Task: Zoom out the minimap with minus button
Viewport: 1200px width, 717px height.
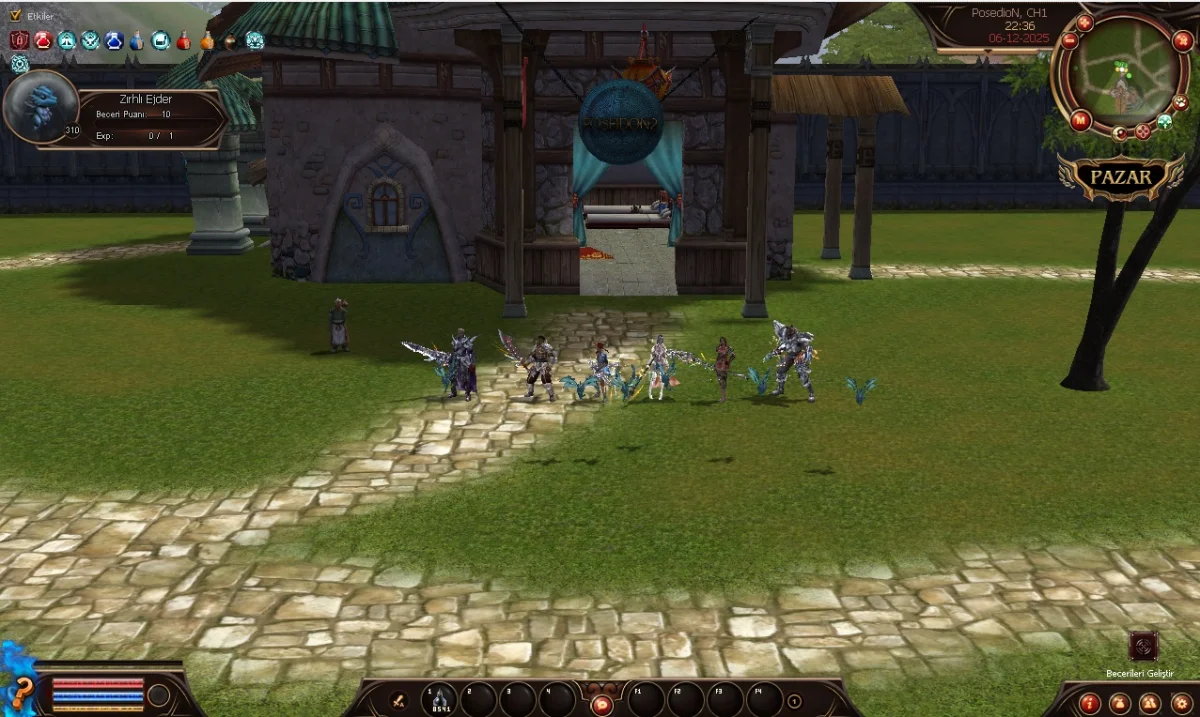Action: tap(1069, 41)
